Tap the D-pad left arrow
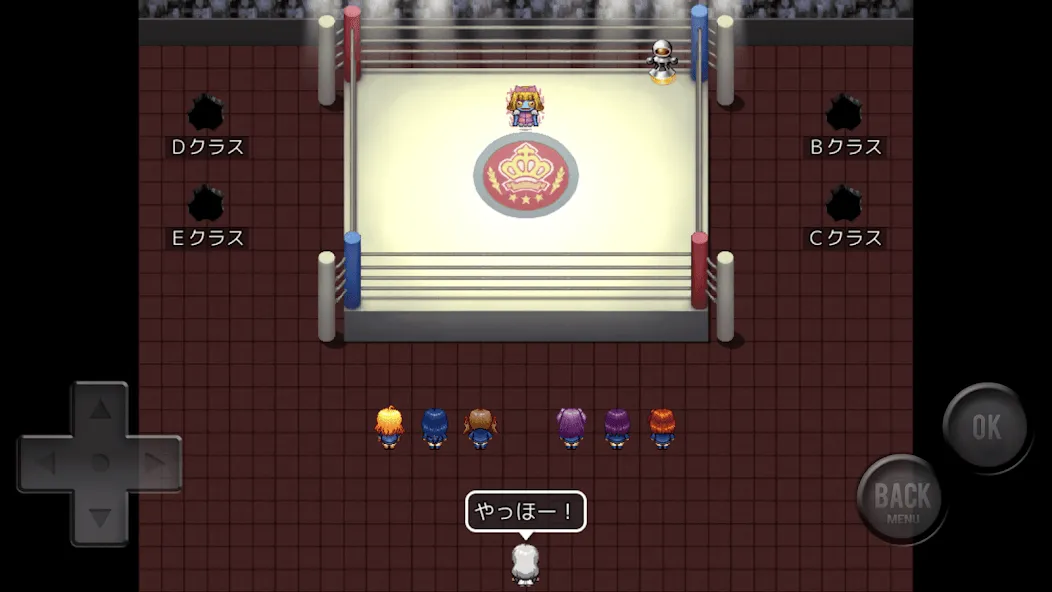Viewport: 1052px width, 592px height. [46, 463]
